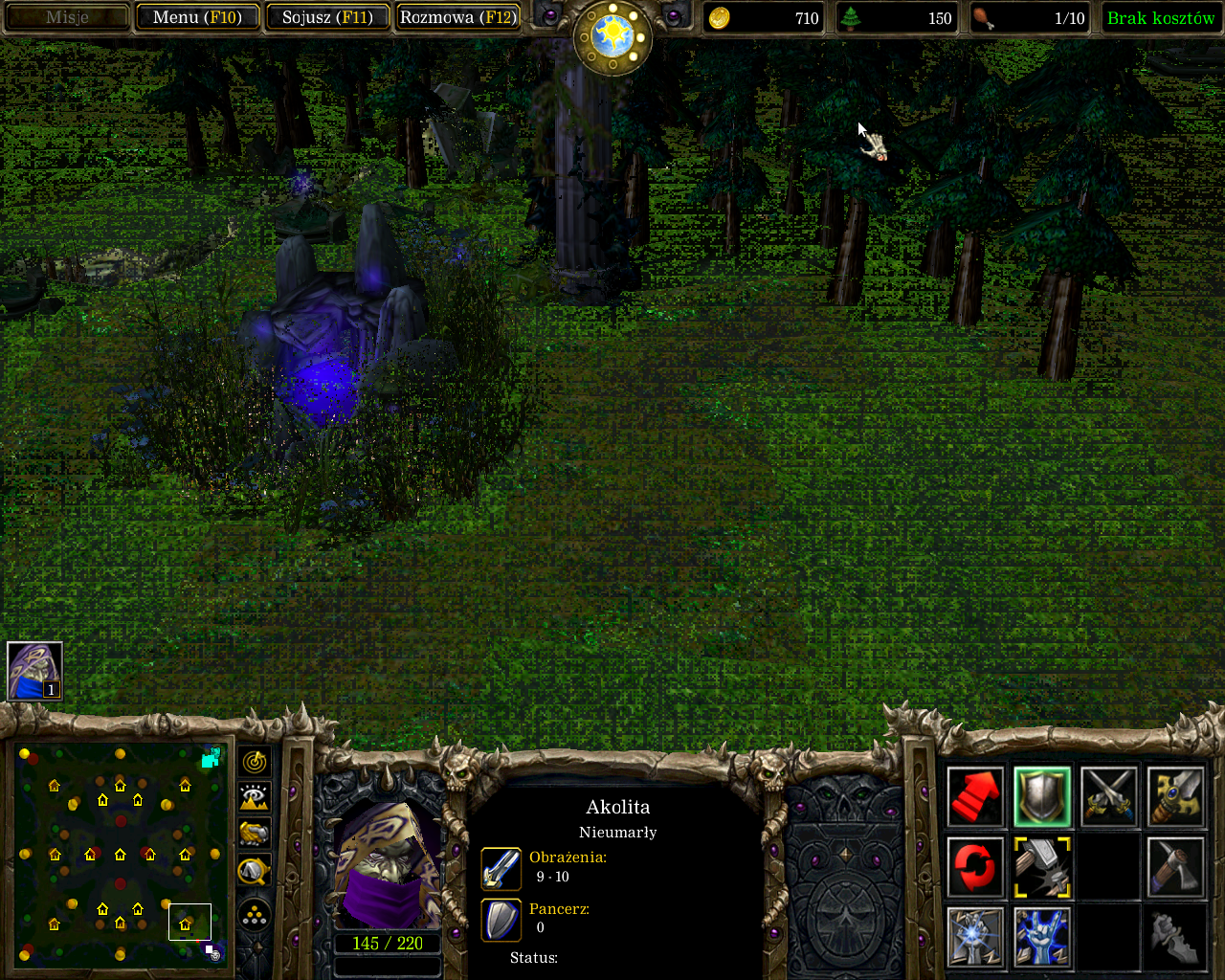
Task: Activate the minimap signal ping button
Action: coord(255,762)
